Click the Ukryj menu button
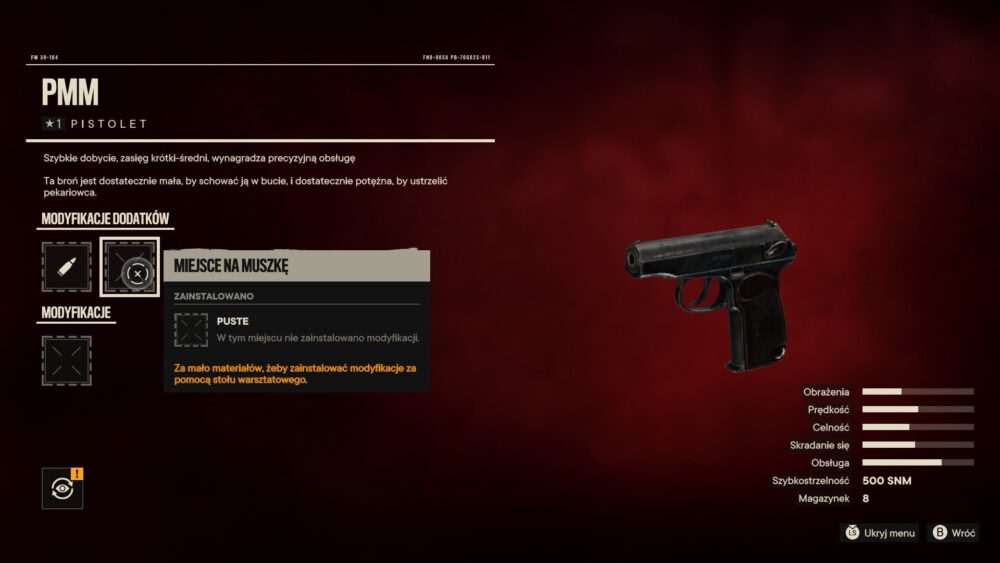Screen dimensions: 1000x563 pyautogui.click(x=879, y=533)
